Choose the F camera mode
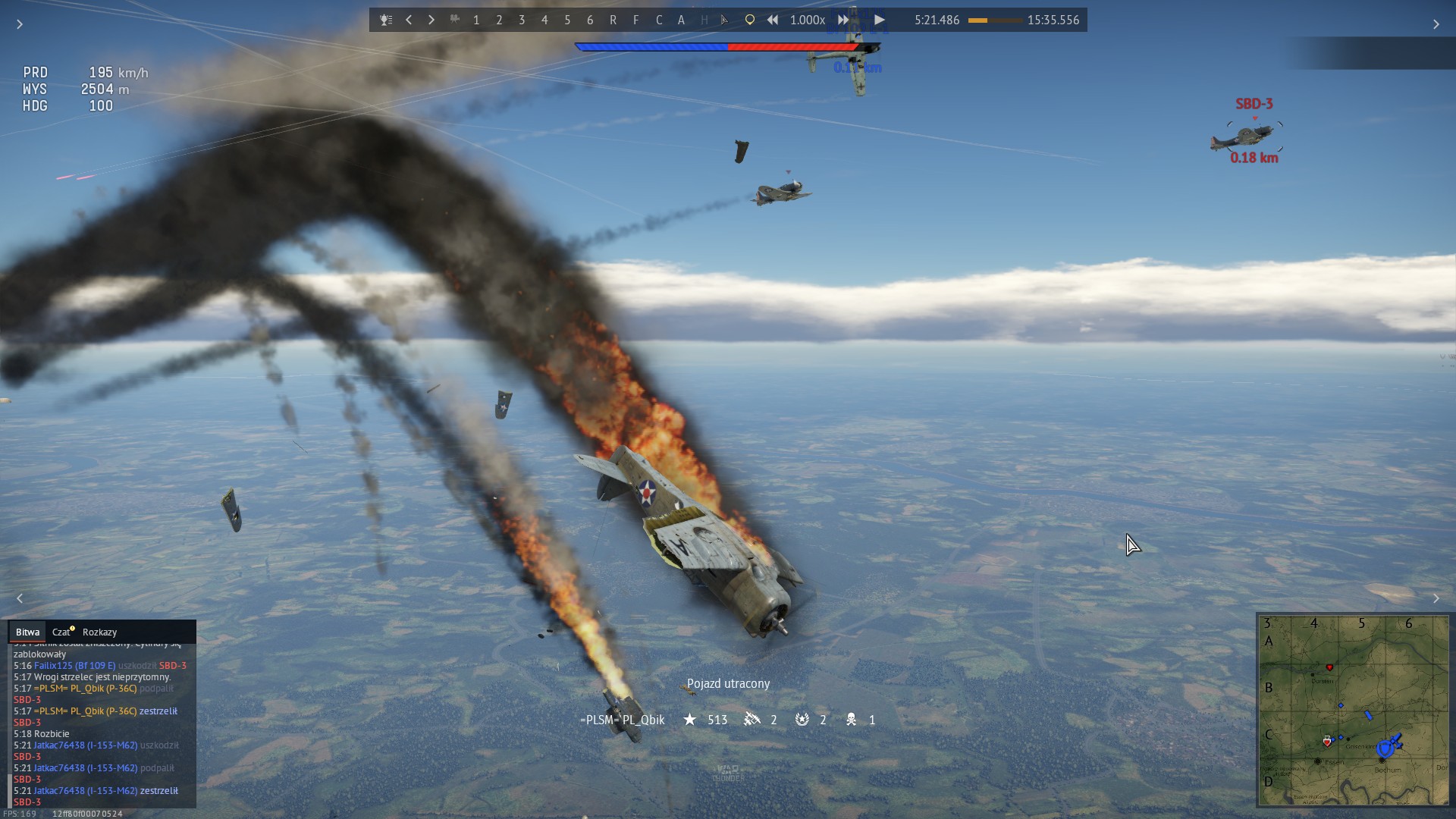The width and height of the screenshot is (1456, 819). click(635, 20)
